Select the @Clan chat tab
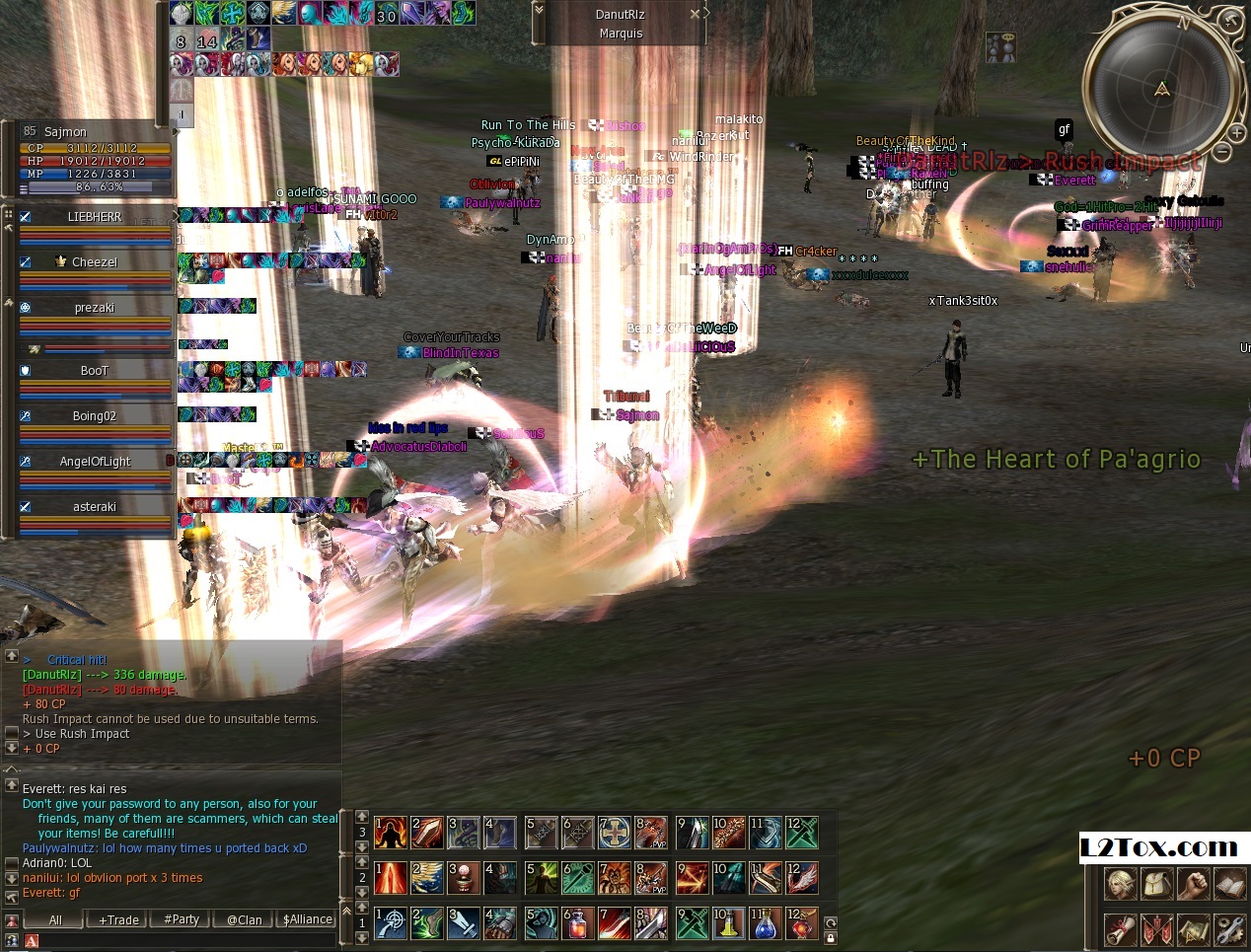This screenshot has width=1251, height=952. (244, 919)
